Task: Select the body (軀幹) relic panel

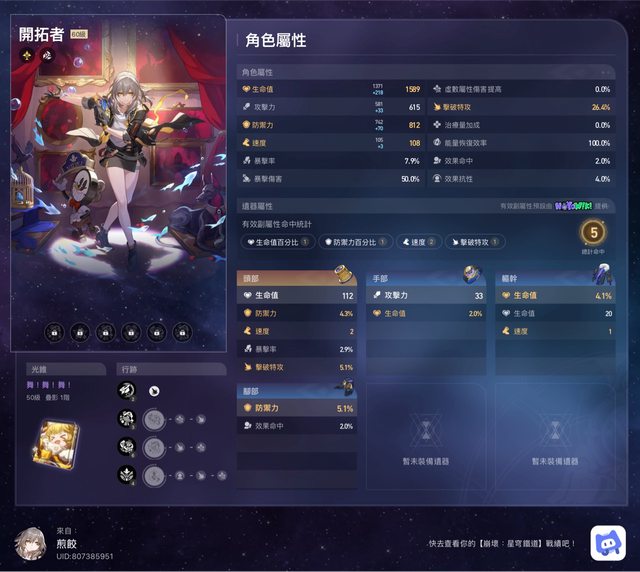Action: tap(554, 310)
